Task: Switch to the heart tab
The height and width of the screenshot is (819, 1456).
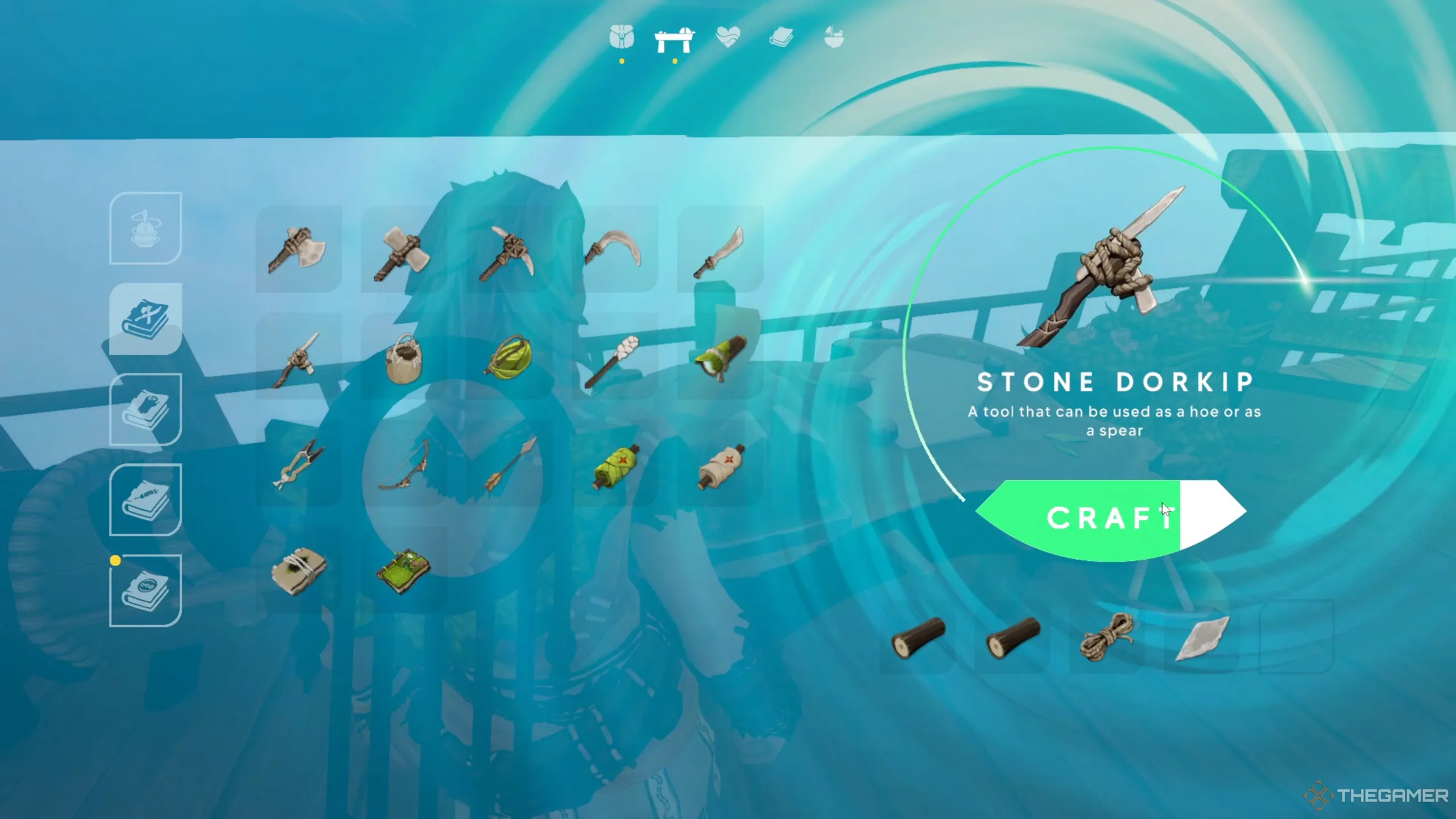Action: [728, 38]
